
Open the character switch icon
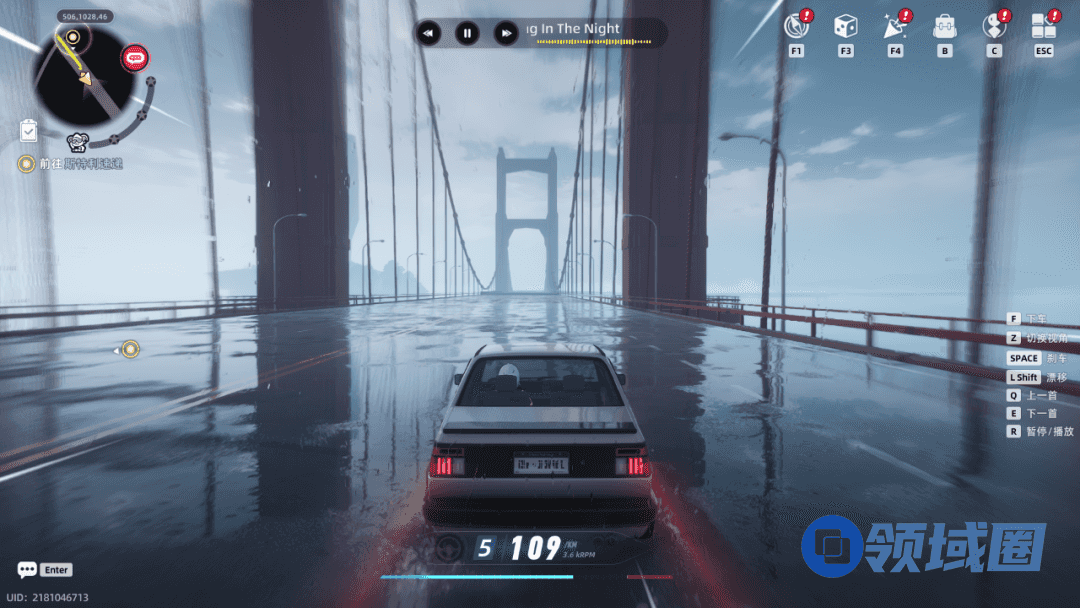pyautogui.click(x=994, y=27)
